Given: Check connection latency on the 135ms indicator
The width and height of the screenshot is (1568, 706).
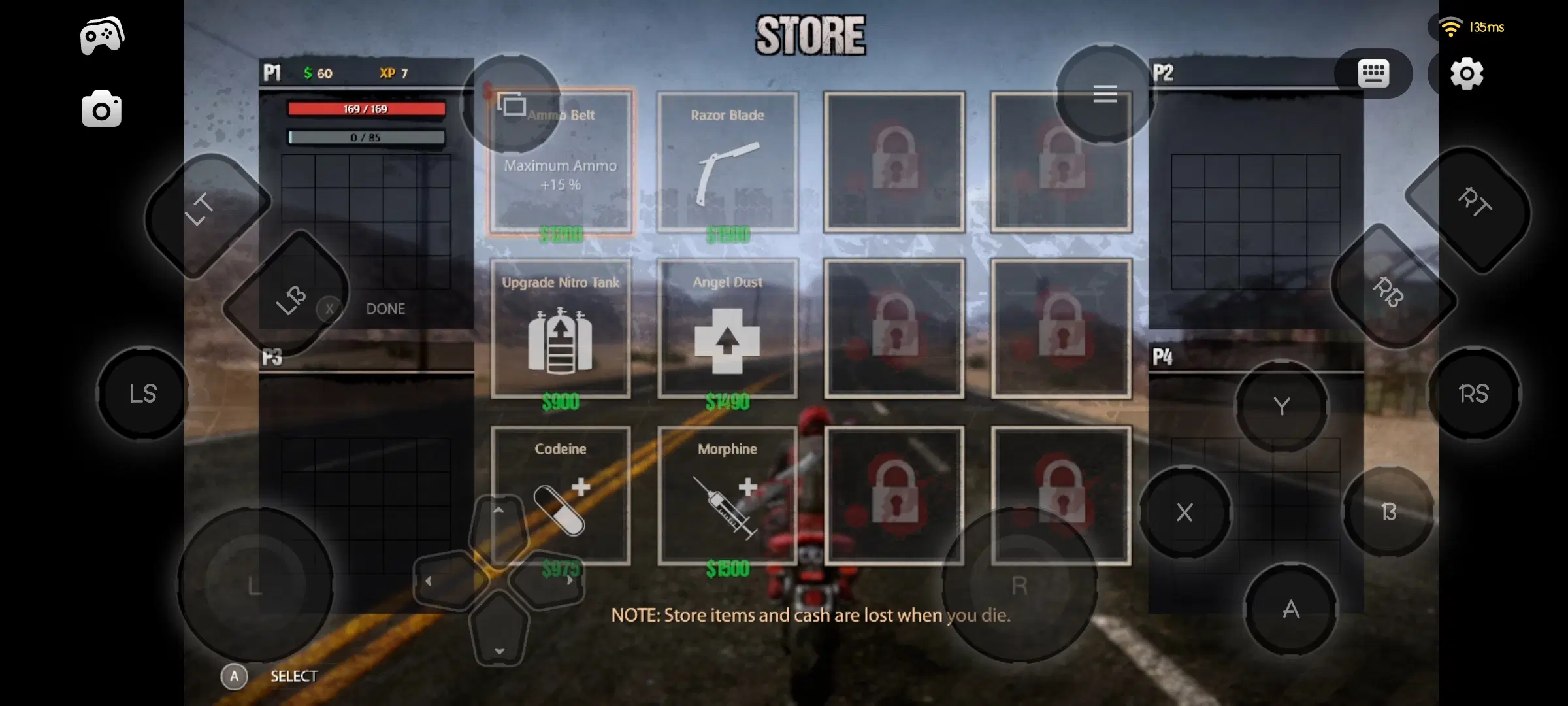Looking at the screenshot, I should 1484,27.
